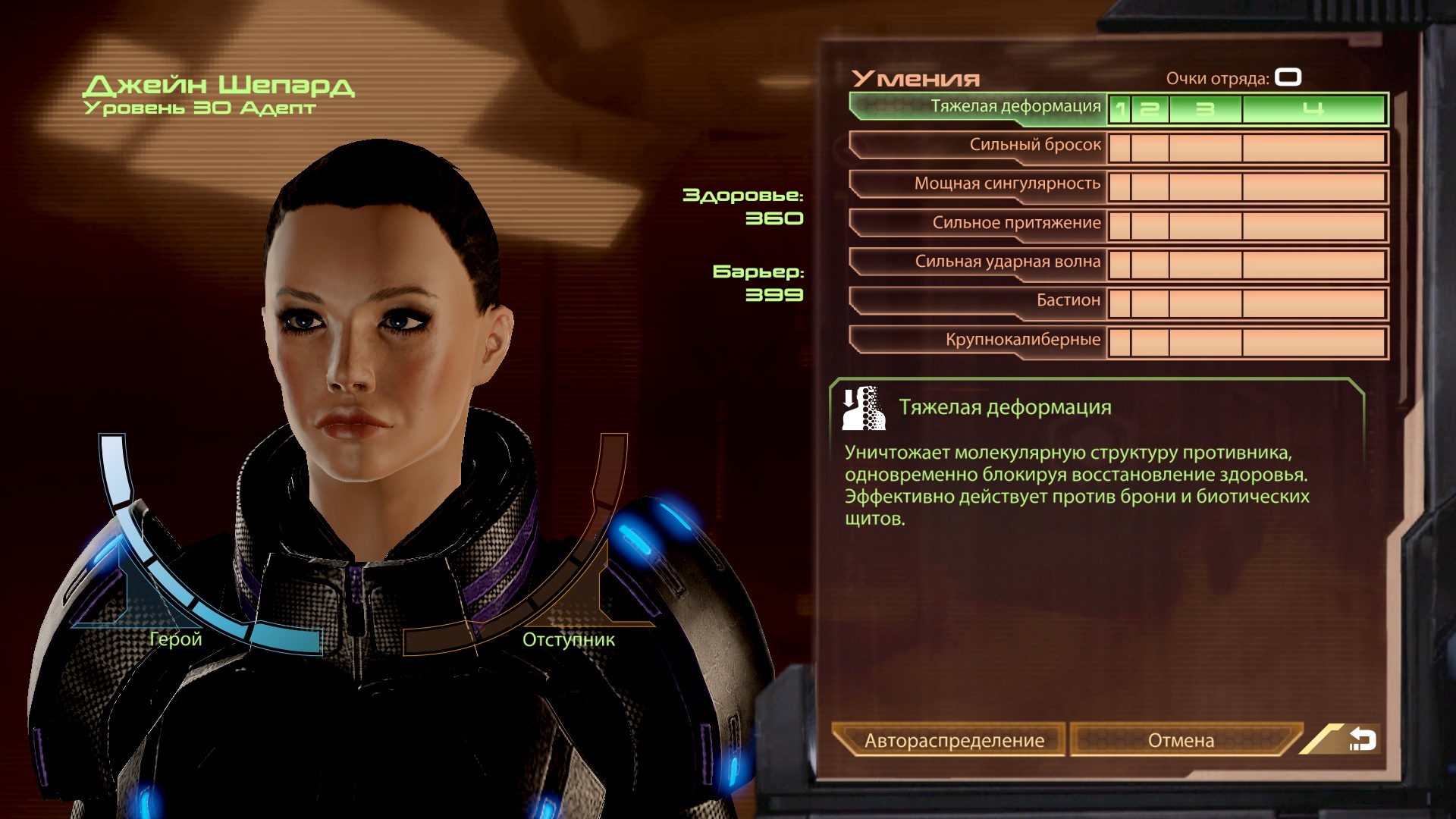
Task: Choose the Сильный бросок skill
Action: click(x=978, y=146)
